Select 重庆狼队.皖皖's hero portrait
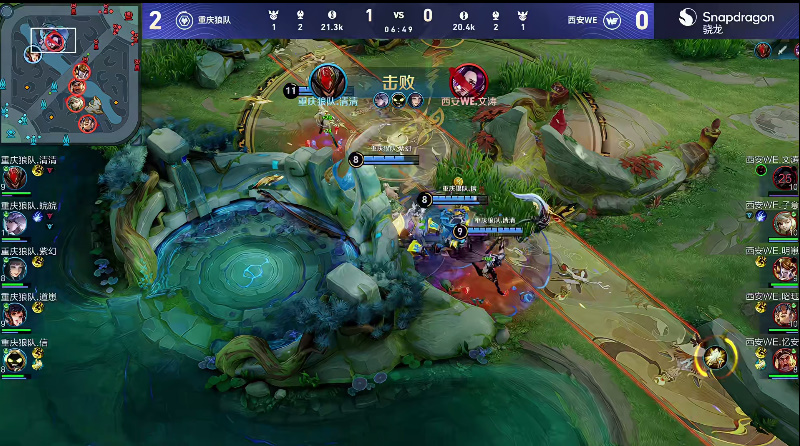The width and height of the screenshot is (800, 446). point(14,224)
